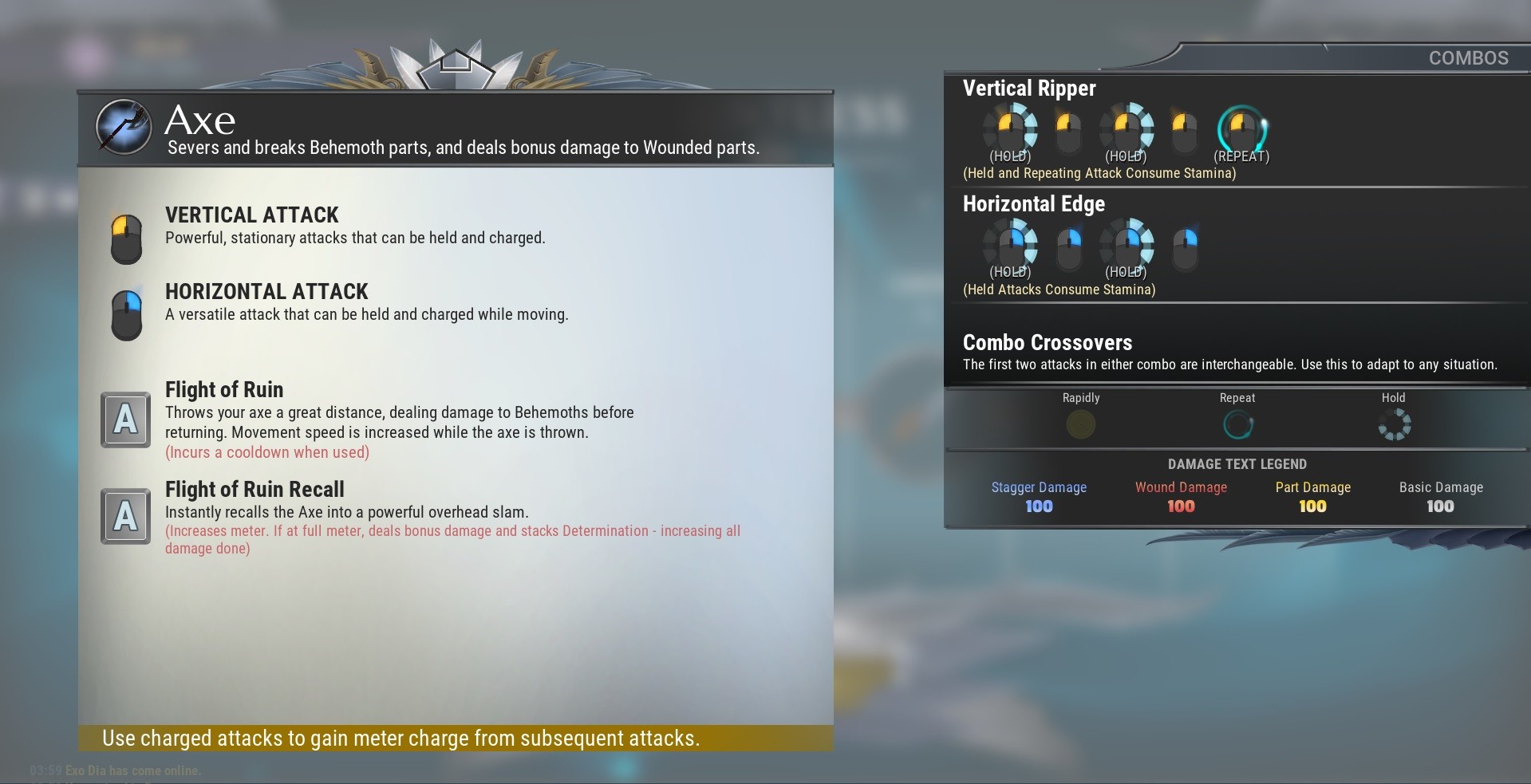Screen dimensions: 1531x784
Task: Expand the Combo Crossovers section
Action: 1048,342
